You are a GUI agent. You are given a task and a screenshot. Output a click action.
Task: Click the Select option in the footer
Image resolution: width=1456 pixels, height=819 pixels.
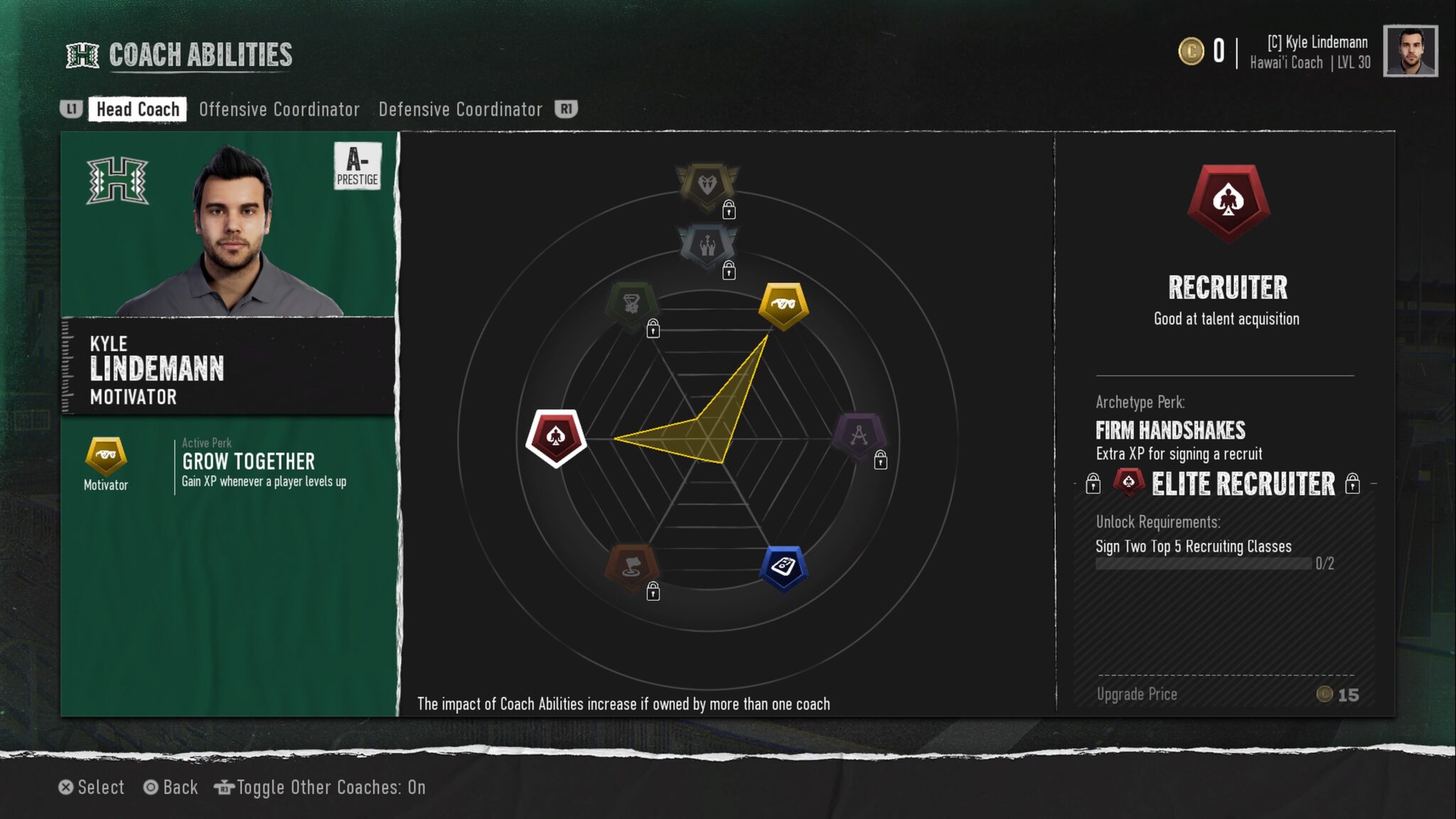(x=91, y=788)
